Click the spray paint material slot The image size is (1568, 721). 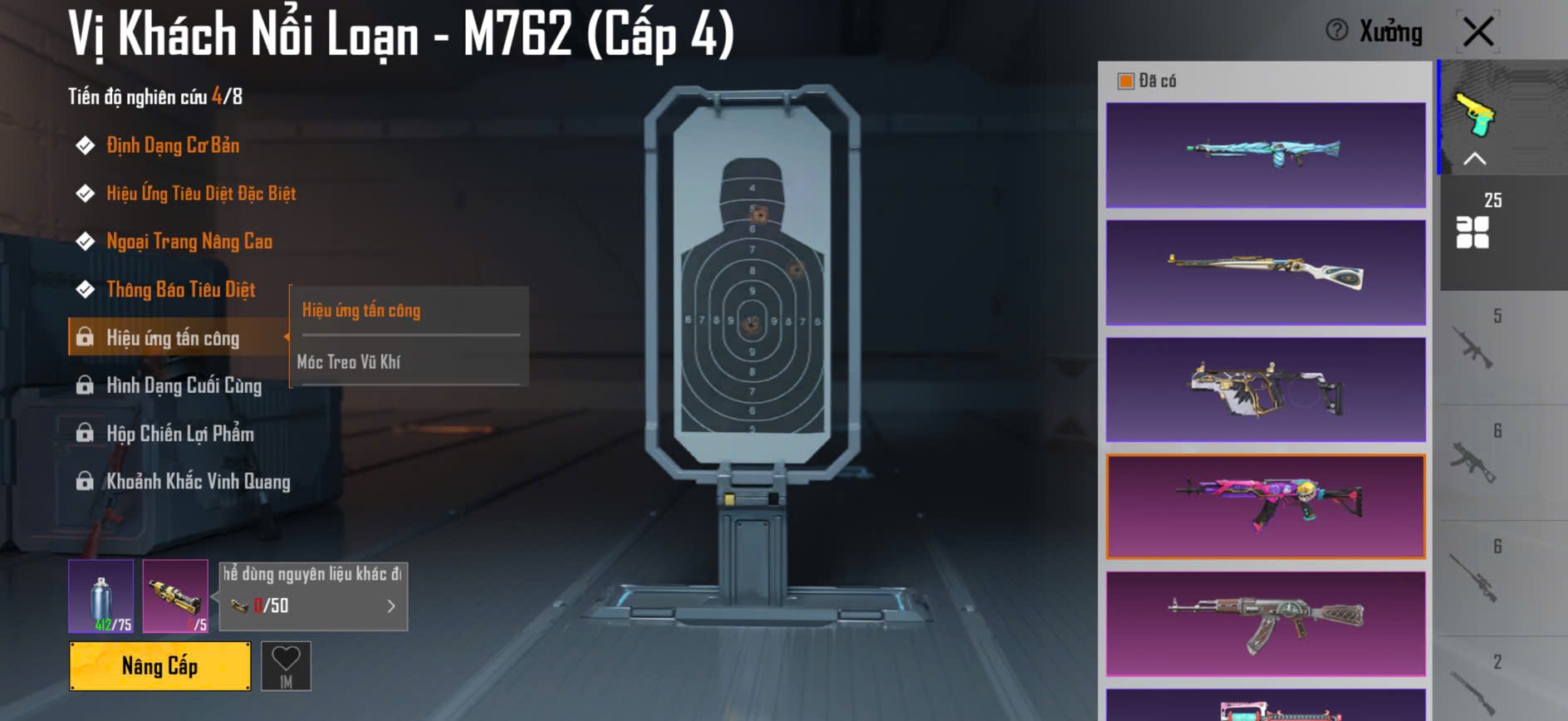coord(100,596)
